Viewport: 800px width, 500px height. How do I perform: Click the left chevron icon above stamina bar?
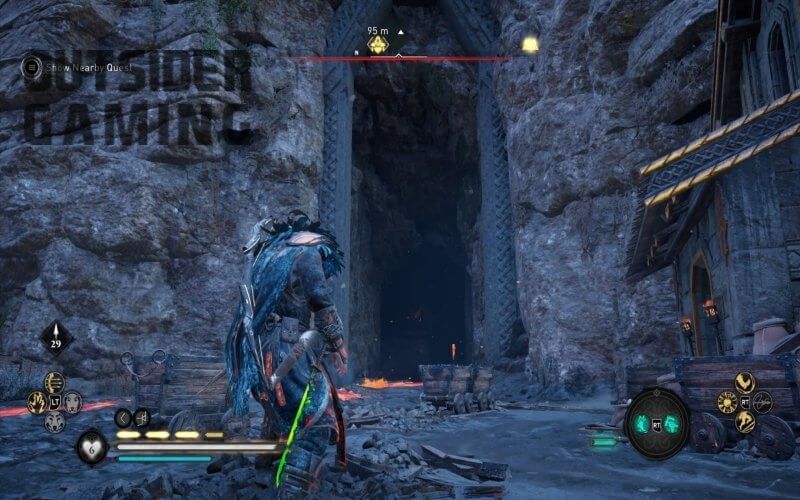click(x=123, y=418)
